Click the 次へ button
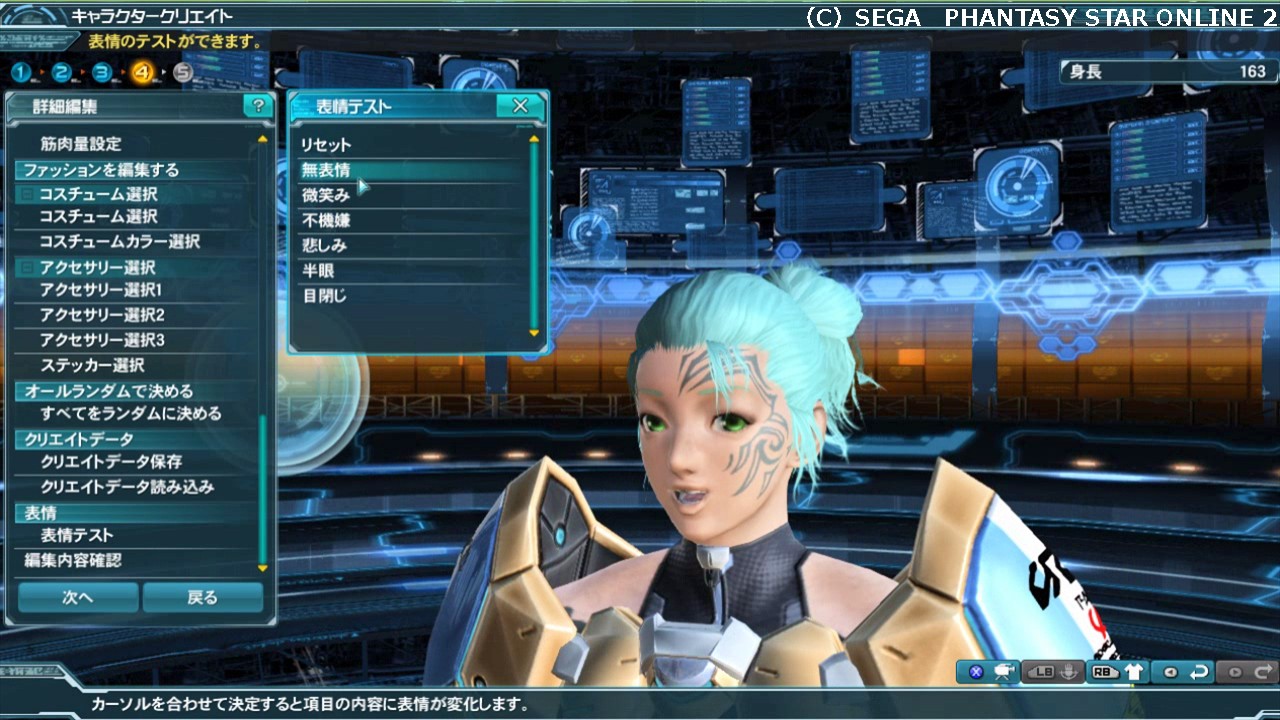 (x=78, y=597)
